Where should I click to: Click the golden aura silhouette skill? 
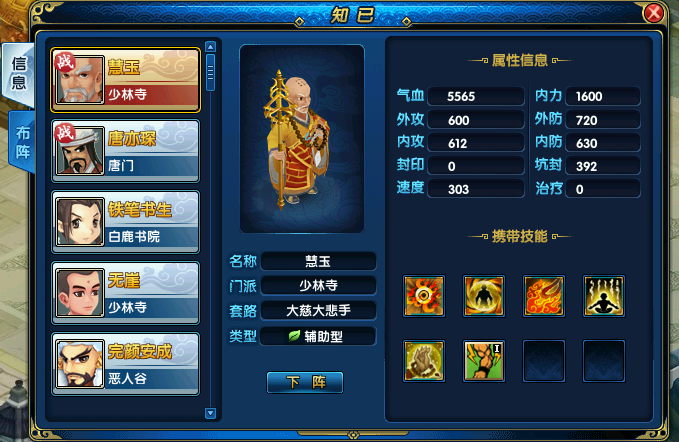pyautogui.click(x=484, y=295)
